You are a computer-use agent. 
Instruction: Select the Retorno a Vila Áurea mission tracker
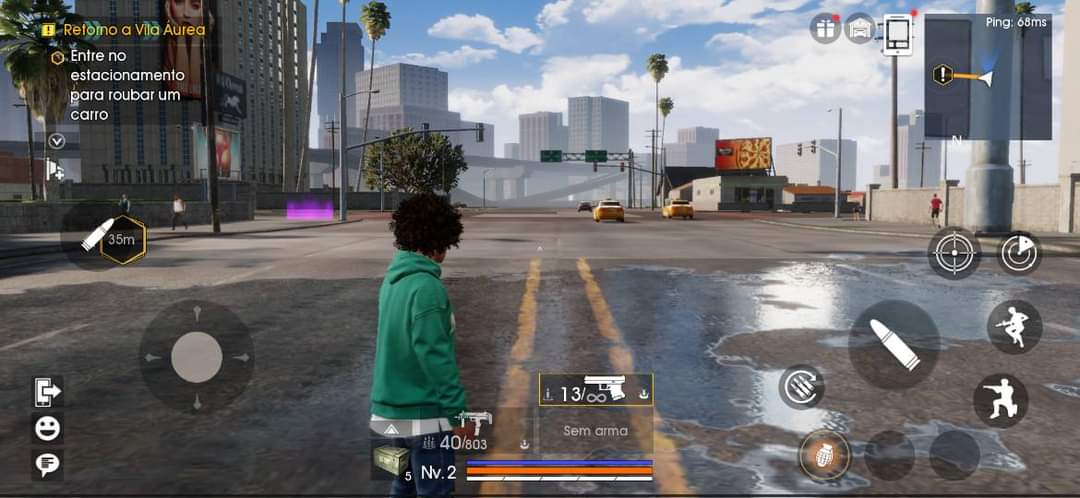click(x=125, y=30)
